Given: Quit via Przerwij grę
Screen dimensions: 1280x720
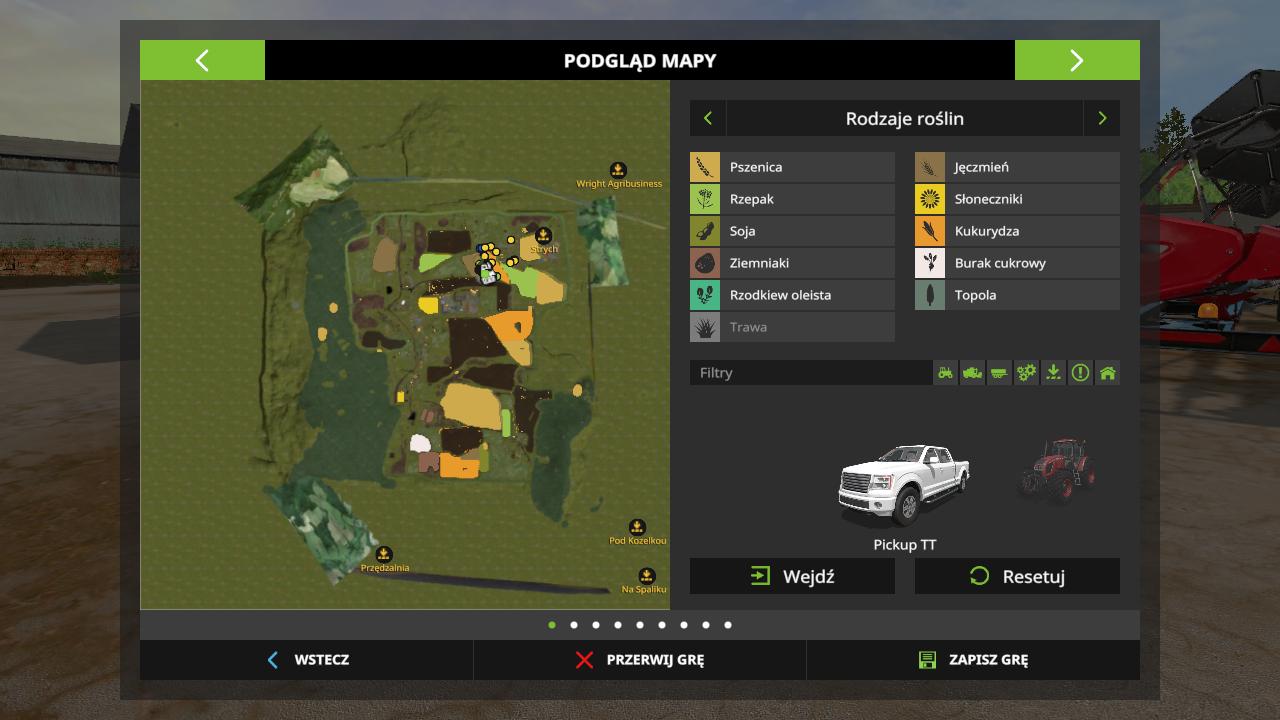Looking at the screenshot, I should click(x=640, y=660).
